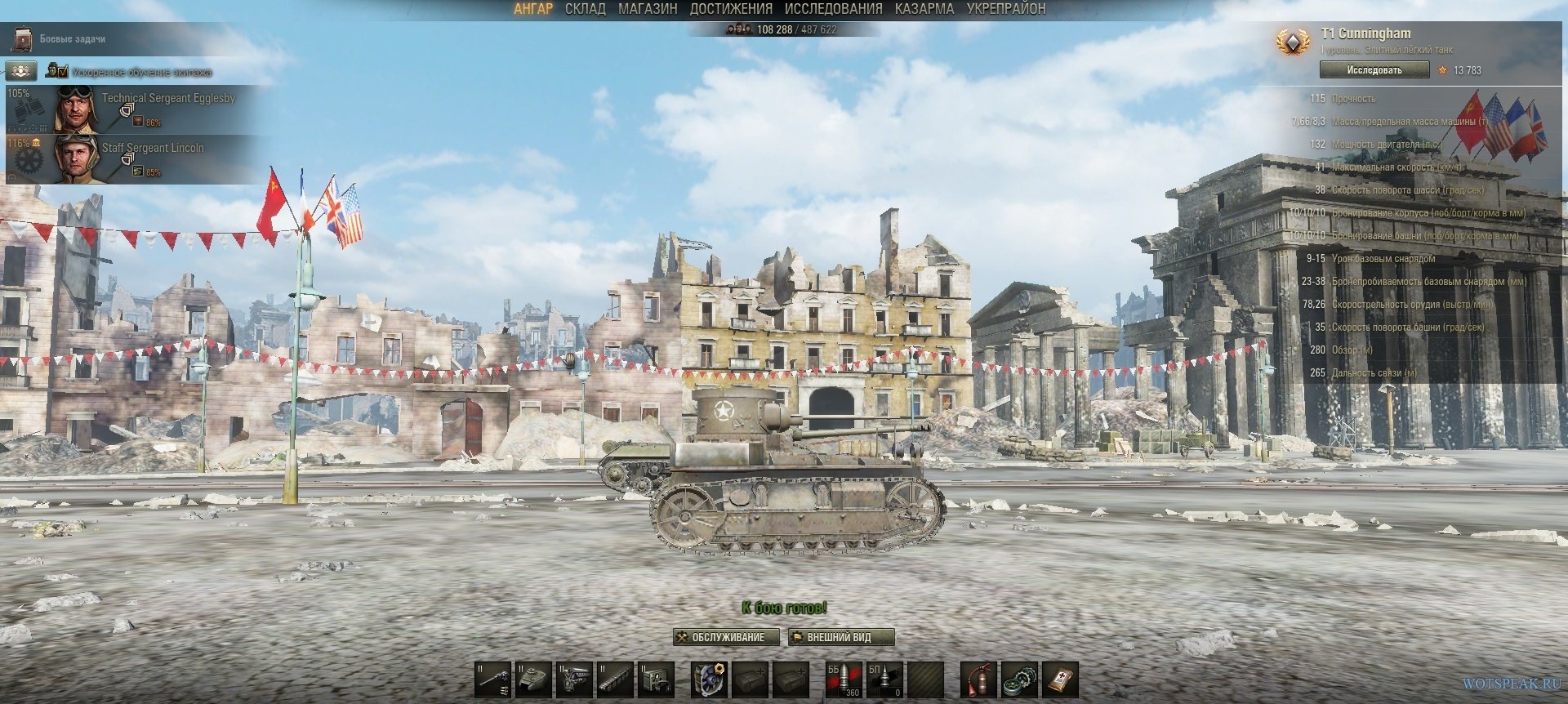Viewport: 1568px width, 704px height.
Task: Select the tracks suspension module slot
Action: point(615,679)
